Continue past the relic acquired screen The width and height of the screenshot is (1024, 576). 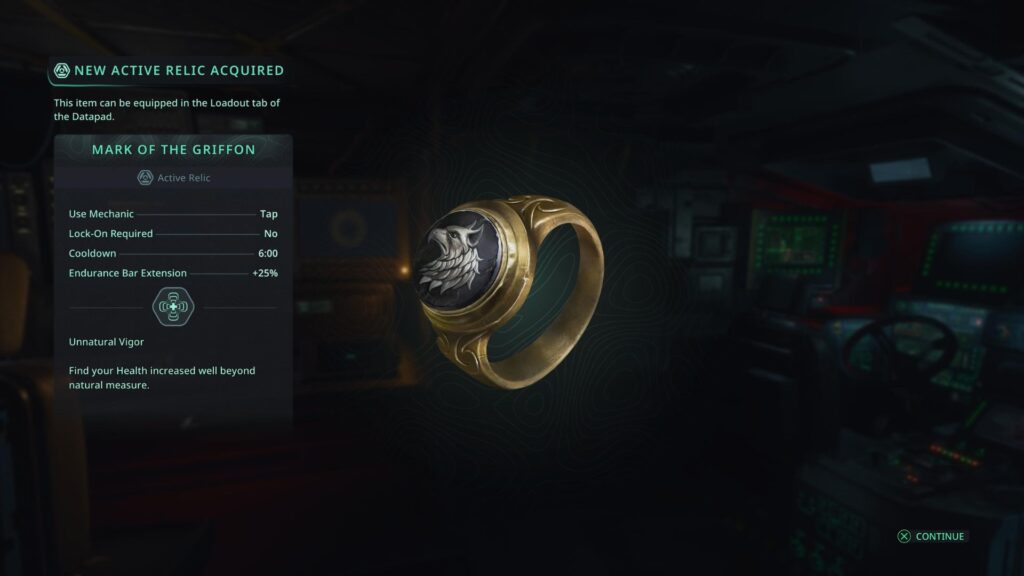(931, 536)
